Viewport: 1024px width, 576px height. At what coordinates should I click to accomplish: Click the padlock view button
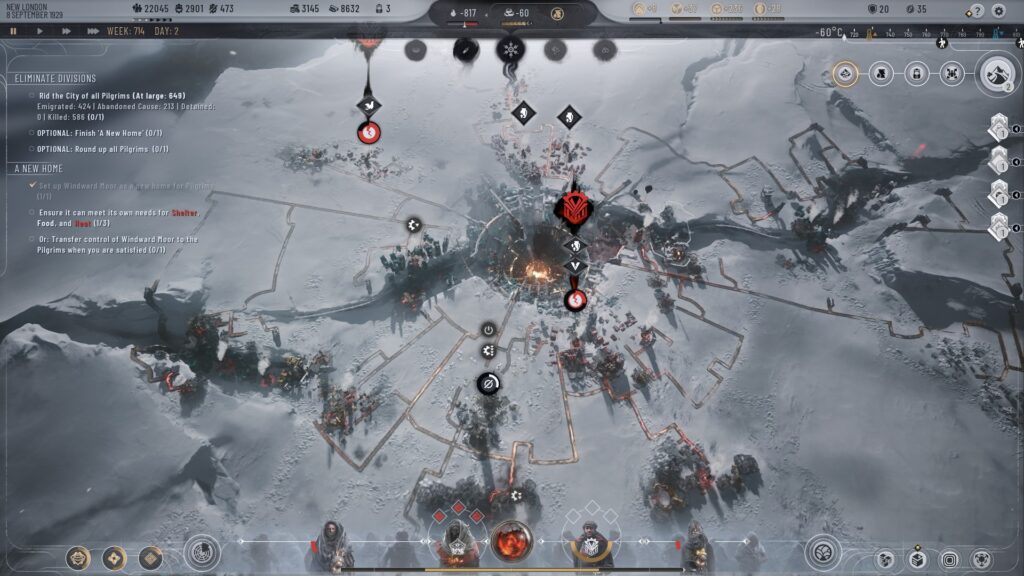(x=915, y=73)
